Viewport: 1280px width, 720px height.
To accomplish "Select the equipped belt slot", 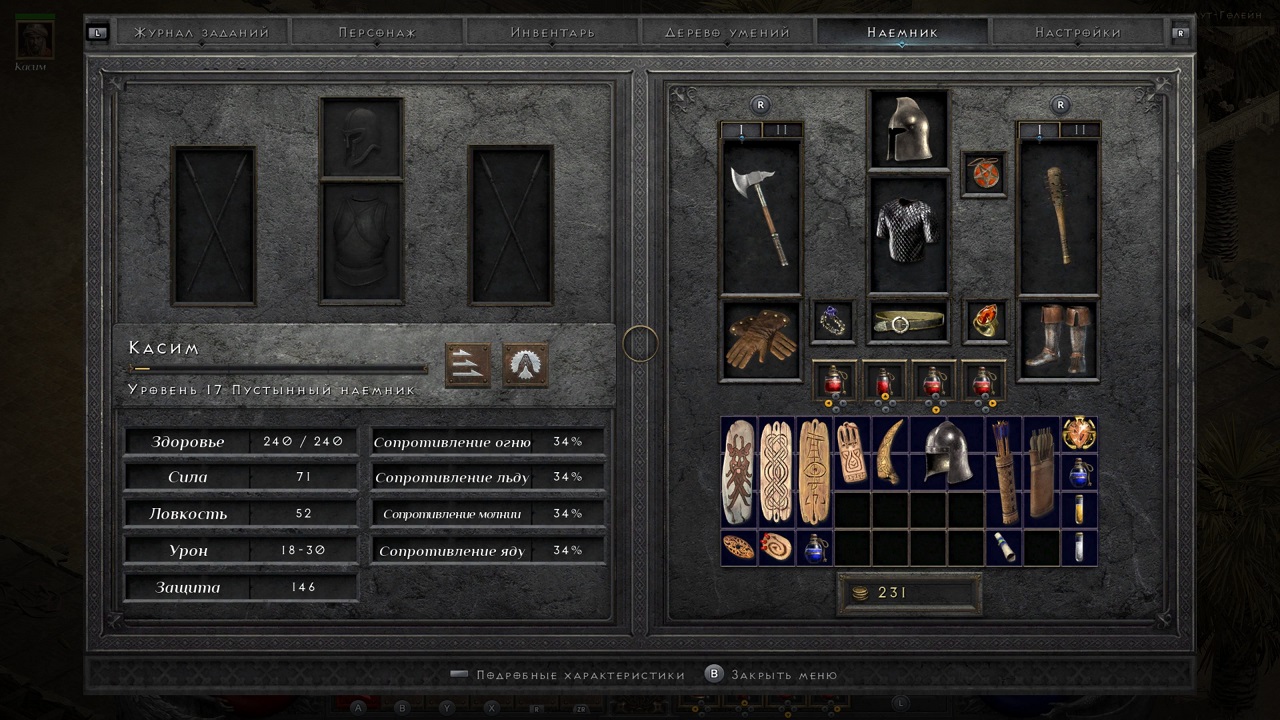I will pos(908,322).
